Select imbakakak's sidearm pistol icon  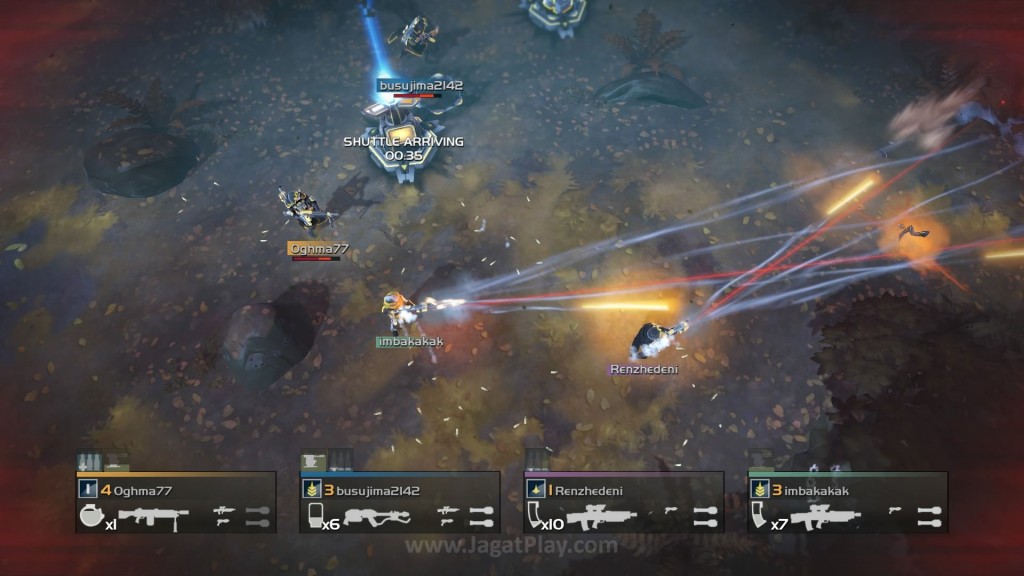tap(896, 511)
